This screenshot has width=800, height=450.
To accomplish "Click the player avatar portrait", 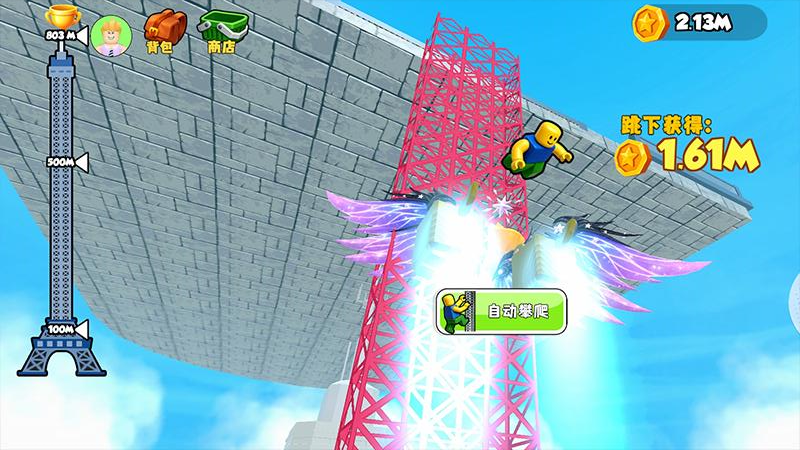I will (109, 36).
